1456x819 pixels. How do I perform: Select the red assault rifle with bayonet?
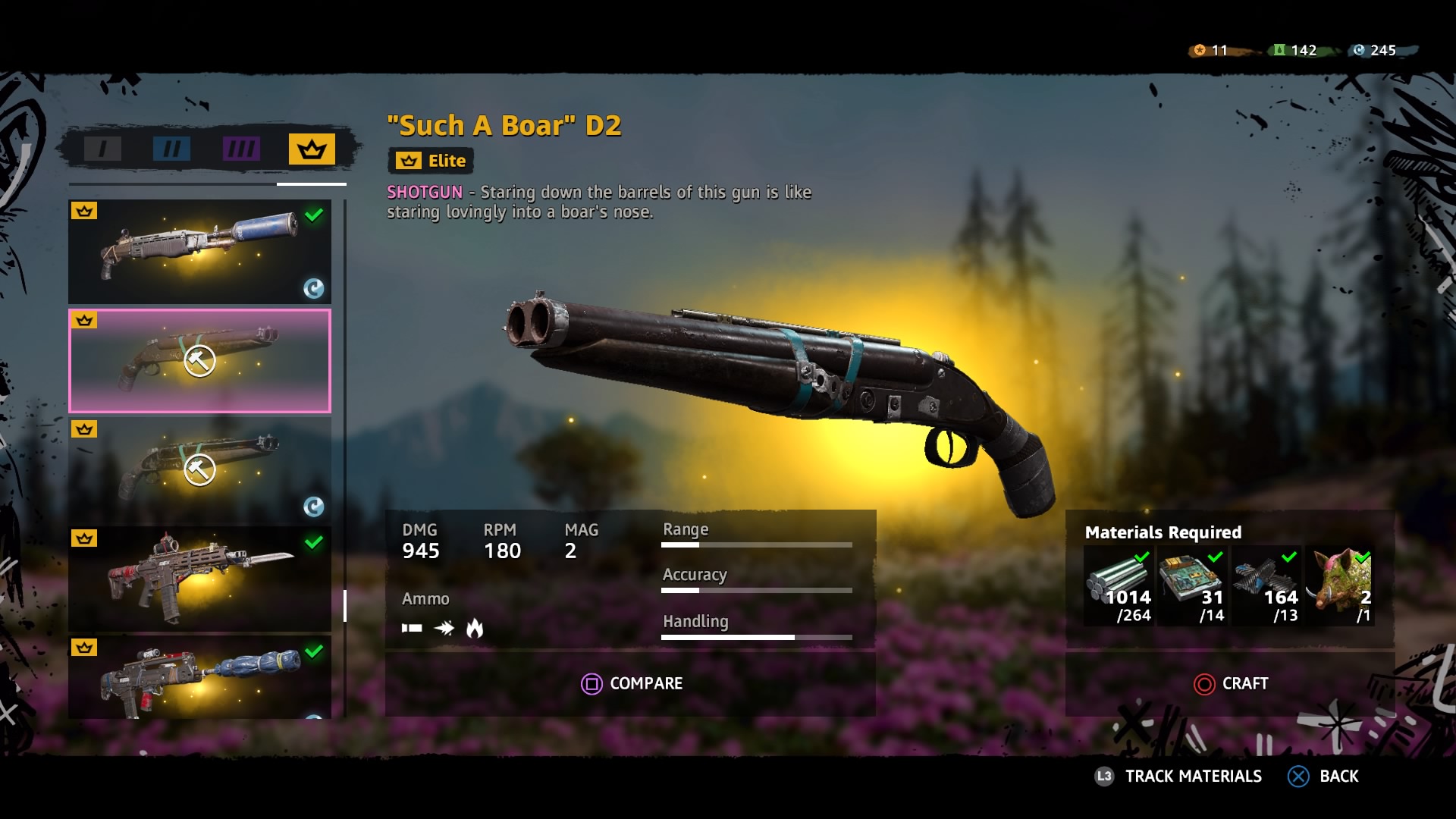click(x=199, y=579)
